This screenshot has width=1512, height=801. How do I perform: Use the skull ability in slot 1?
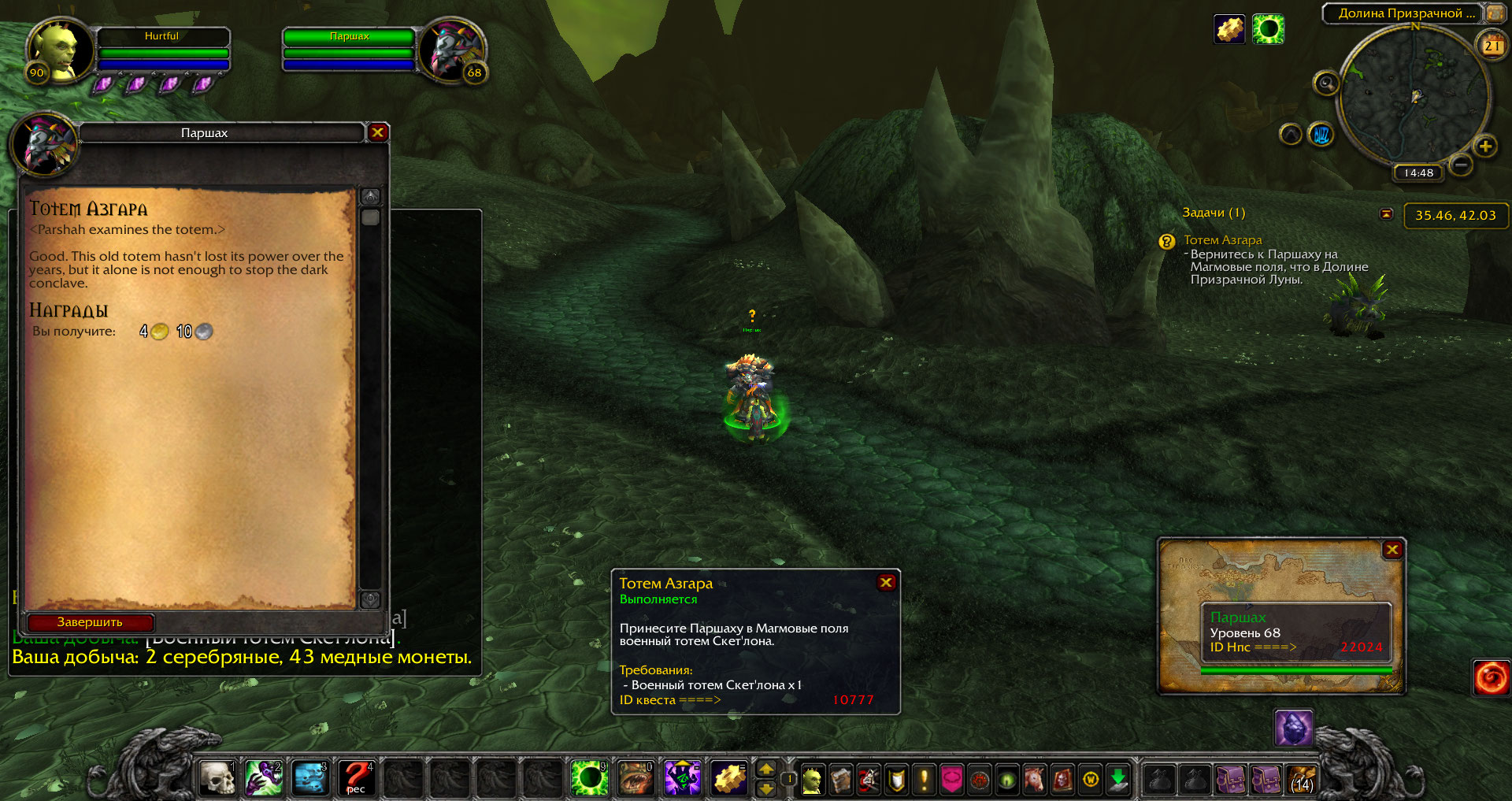(217, 778)
